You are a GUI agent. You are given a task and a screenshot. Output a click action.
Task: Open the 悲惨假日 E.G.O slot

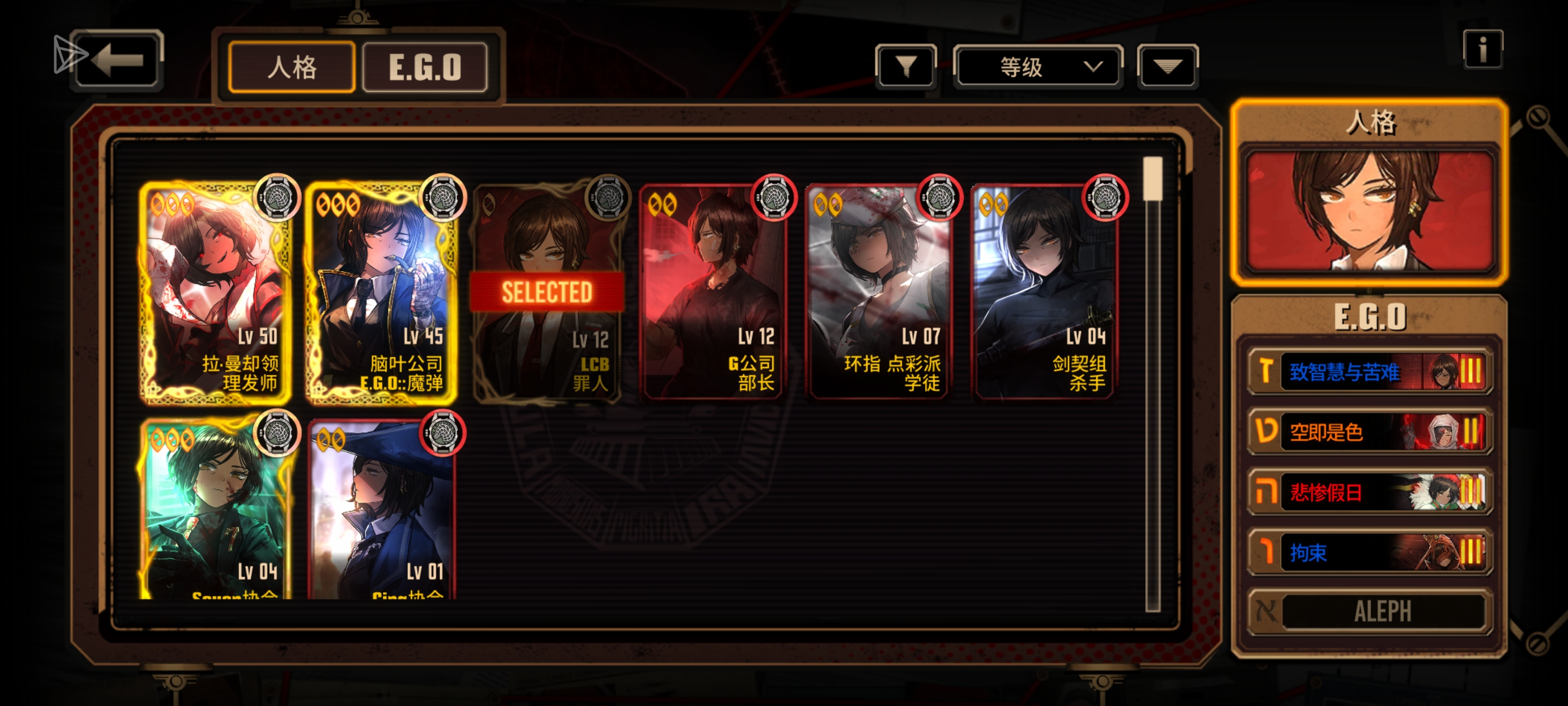pos(1369,491)
